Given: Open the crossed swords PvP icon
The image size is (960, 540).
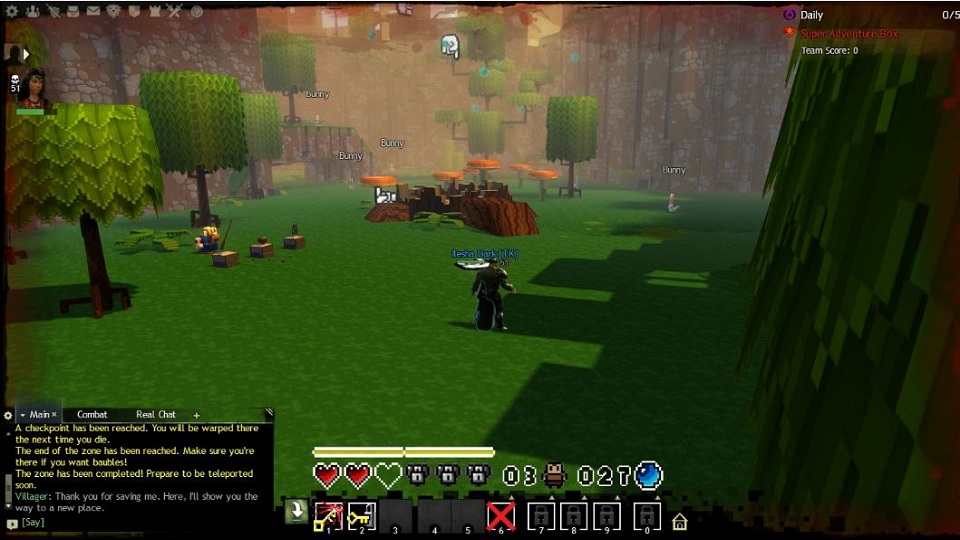Looking at the screenshot, I should 174,12.
